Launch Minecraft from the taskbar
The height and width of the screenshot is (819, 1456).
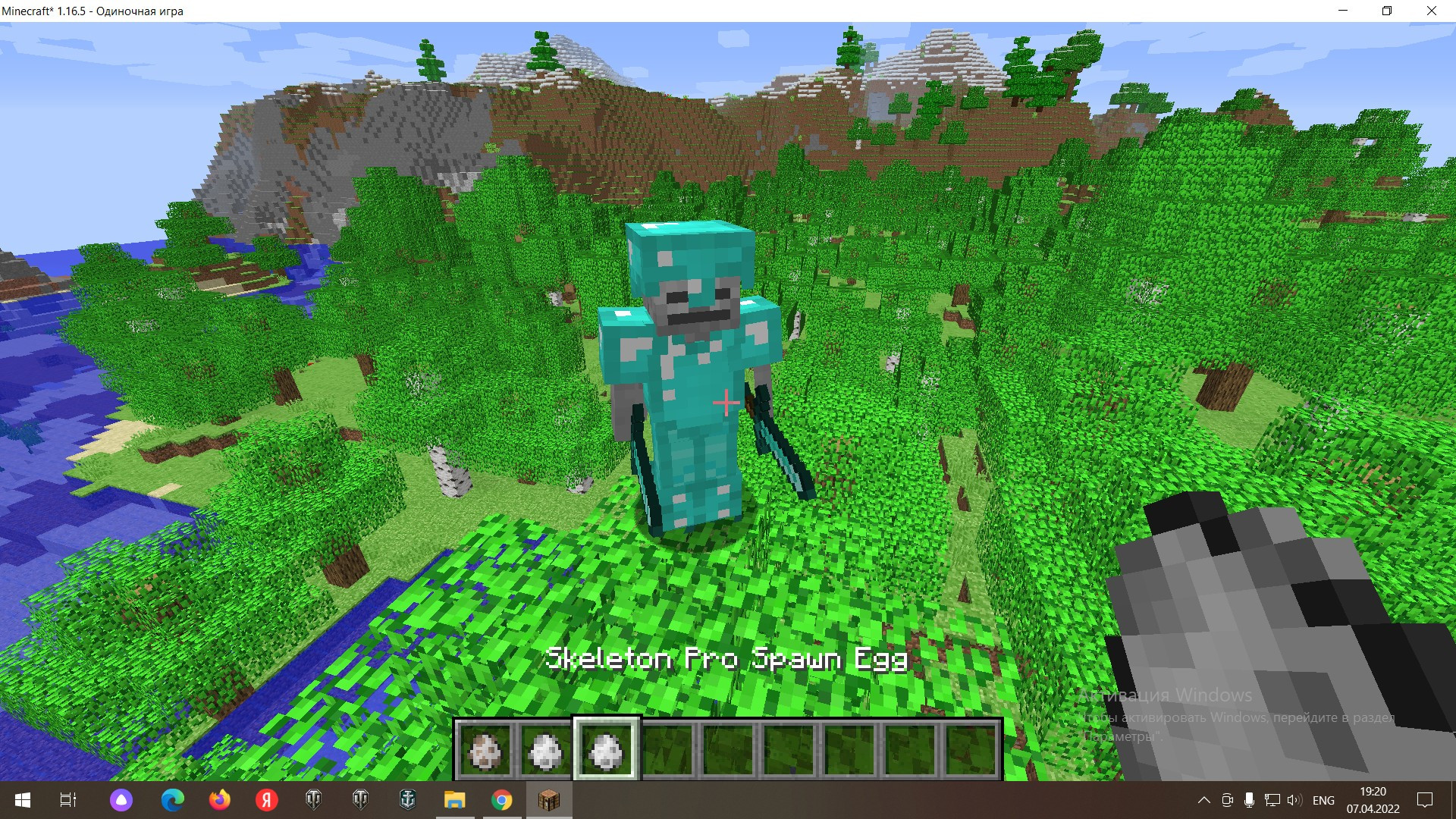548,800
